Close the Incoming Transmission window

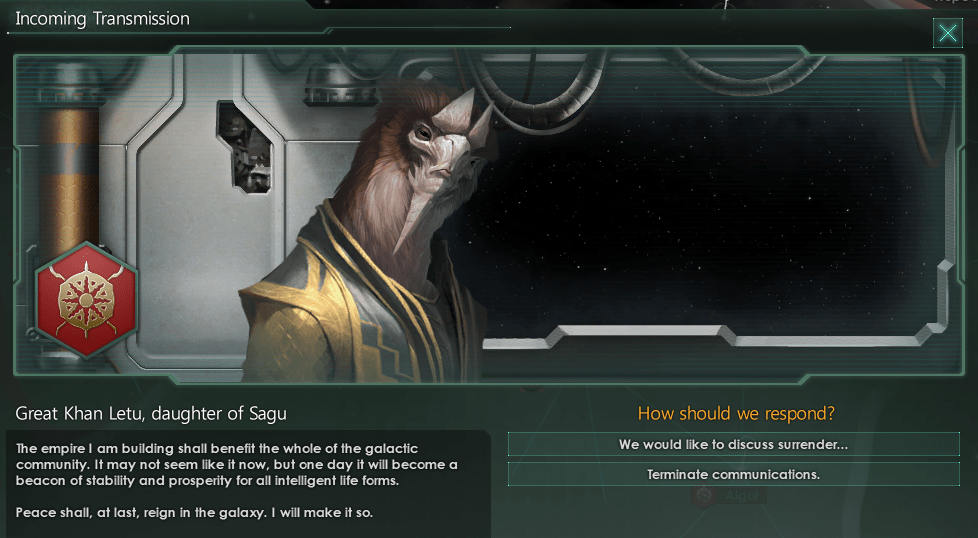[x=947, y=34]
